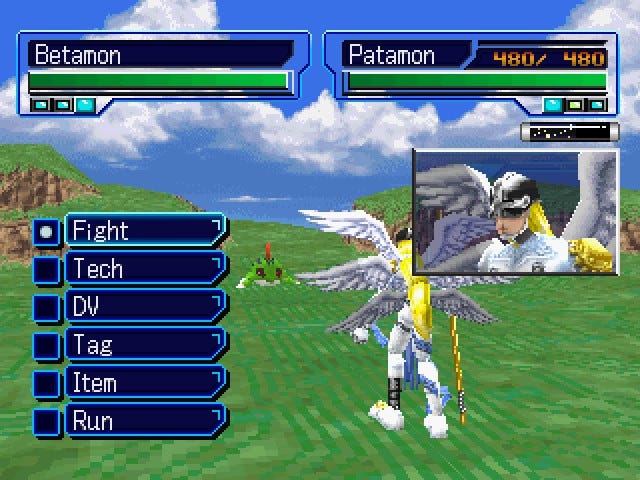Open the Item menu
Screen dimensions: 640x480
click(144, 383)
